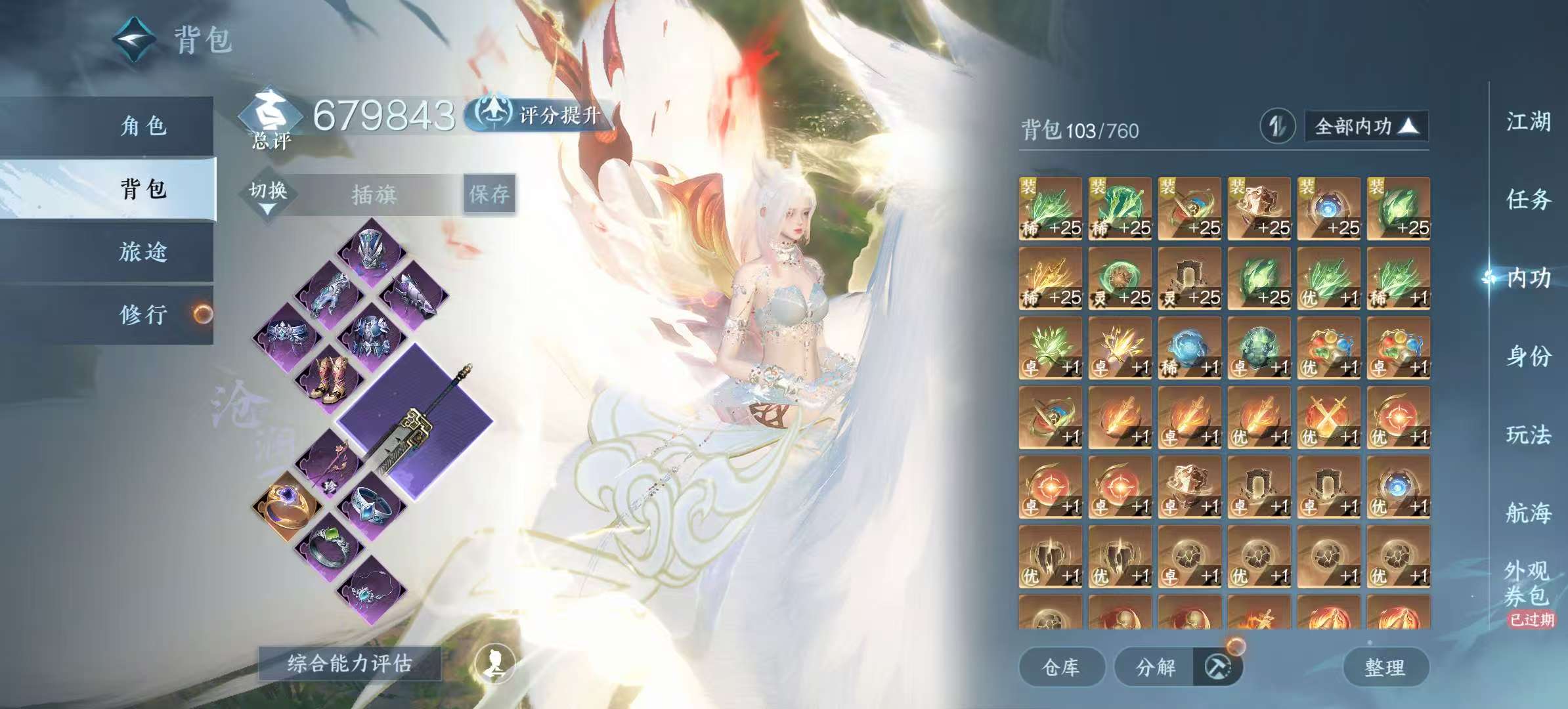This screenshot has height=709, width=1568.
Task: Tap 整理 to organize the bag
Action: coord(1385,668)
